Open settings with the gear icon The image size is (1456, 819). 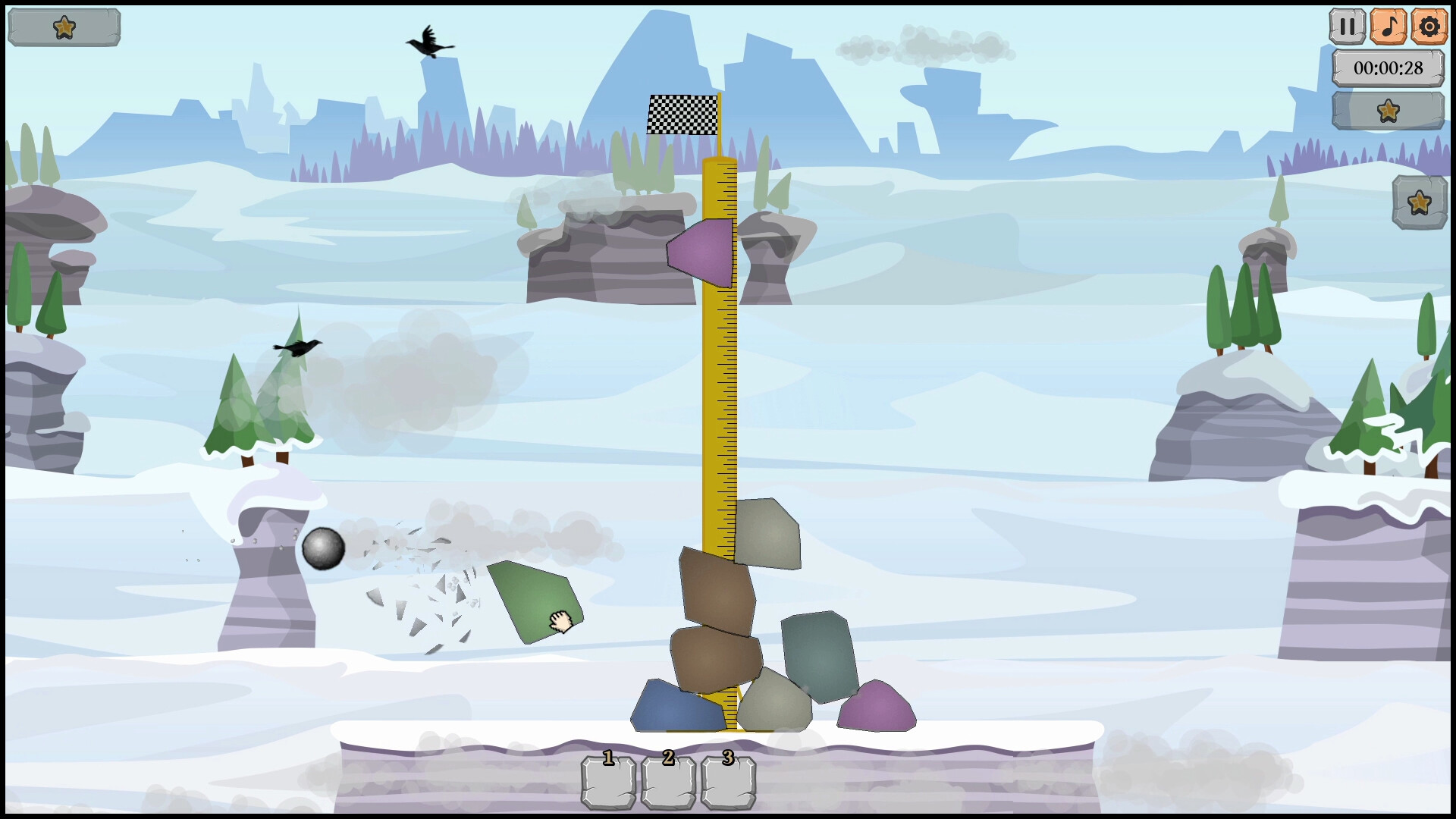pyautogui.click(x=1430, y=25)
